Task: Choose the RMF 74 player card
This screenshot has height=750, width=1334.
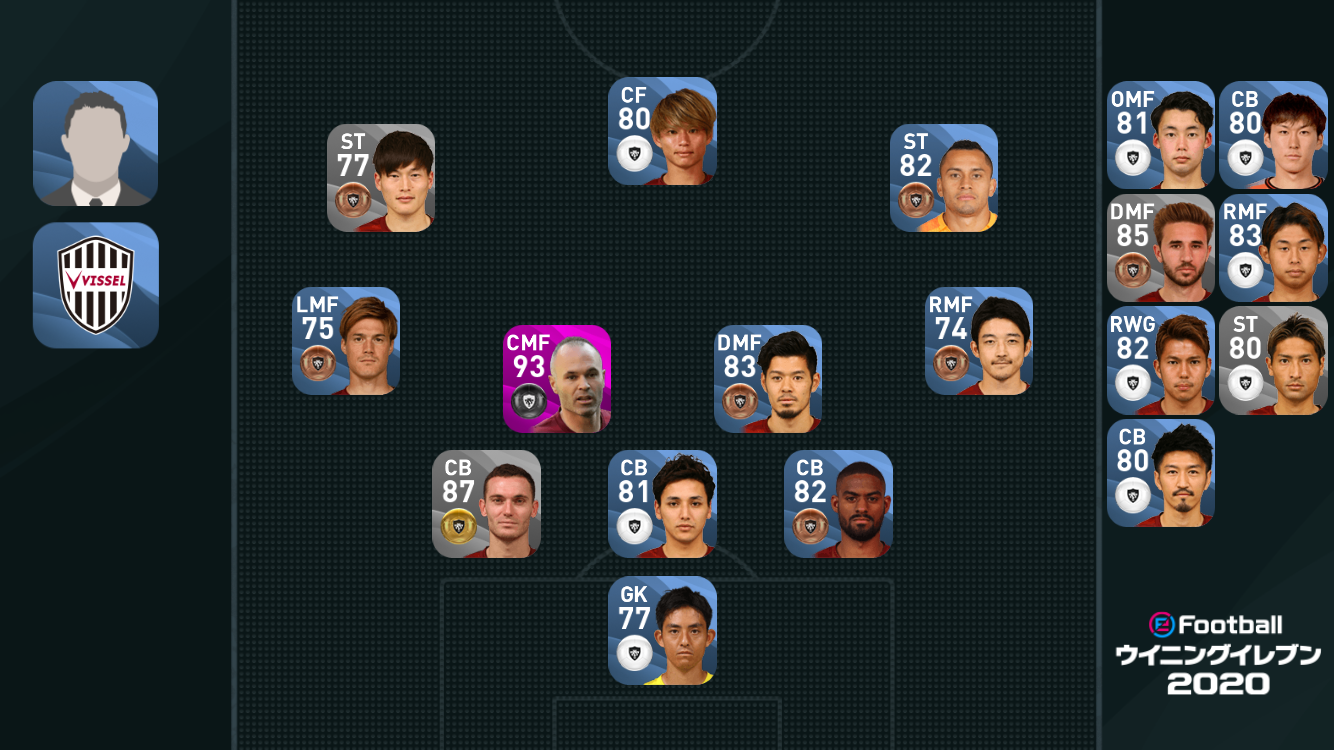Action: point(979,341)
